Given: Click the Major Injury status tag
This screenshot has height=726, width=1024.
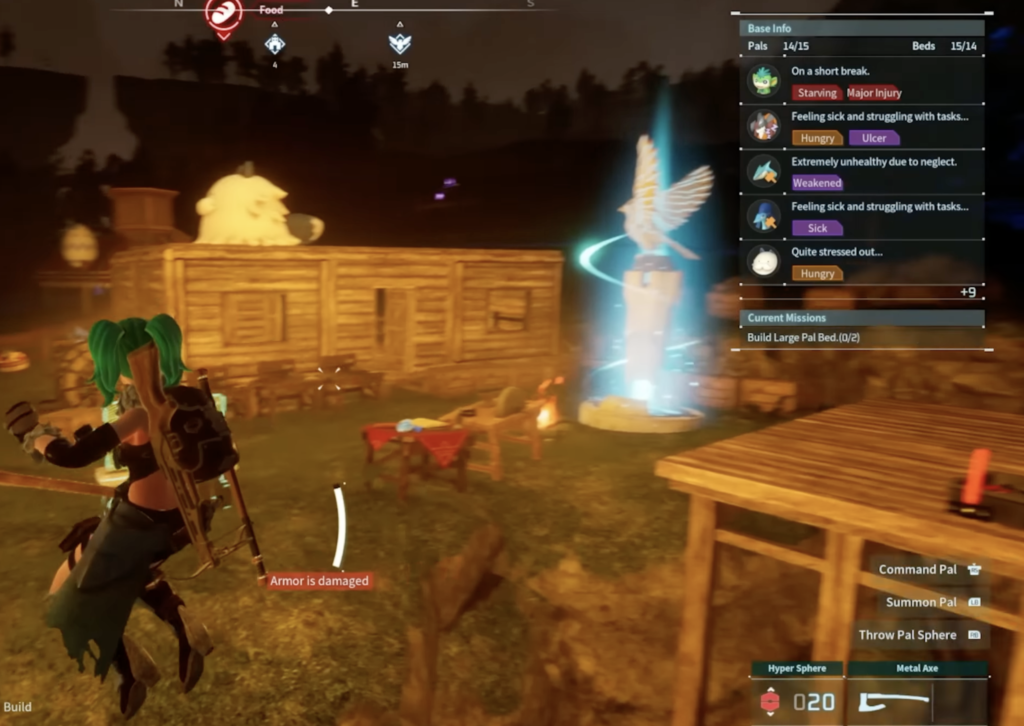Looking at the screenshot, I should [x=874, y=93].
